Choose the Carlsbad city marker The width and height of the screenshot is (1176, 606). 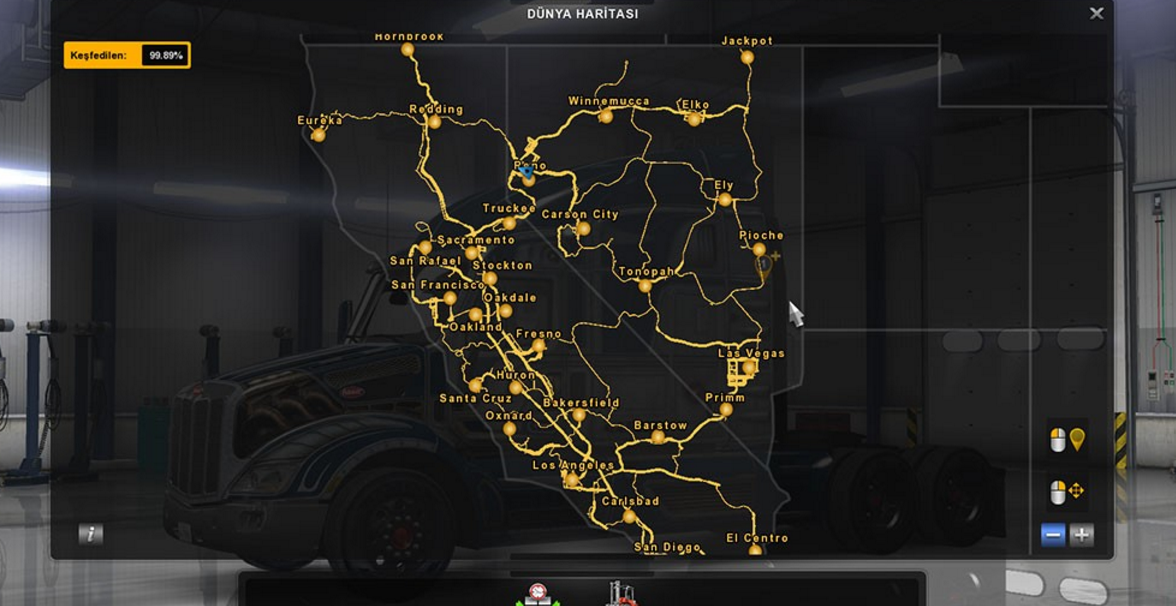629,516
